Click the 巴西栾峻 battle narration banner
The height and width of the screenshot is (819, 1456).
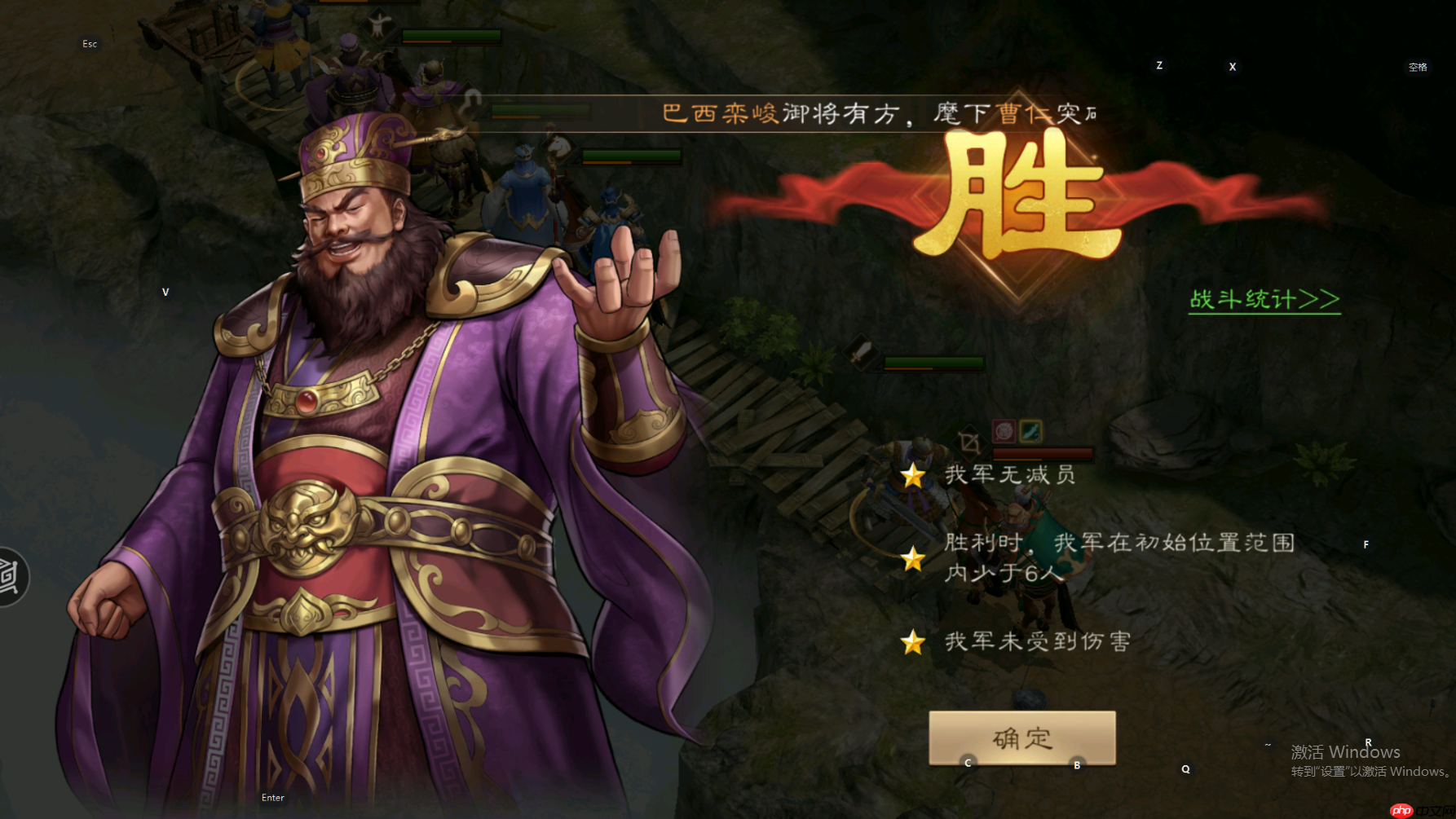point(872,112)
